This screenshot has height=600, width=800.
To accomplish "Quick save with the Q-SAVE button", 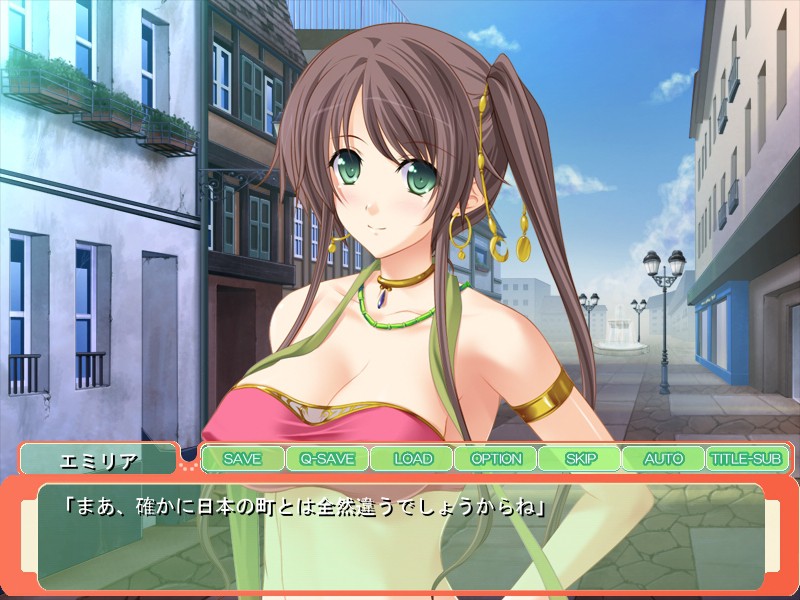I will (x=326, y=459).
